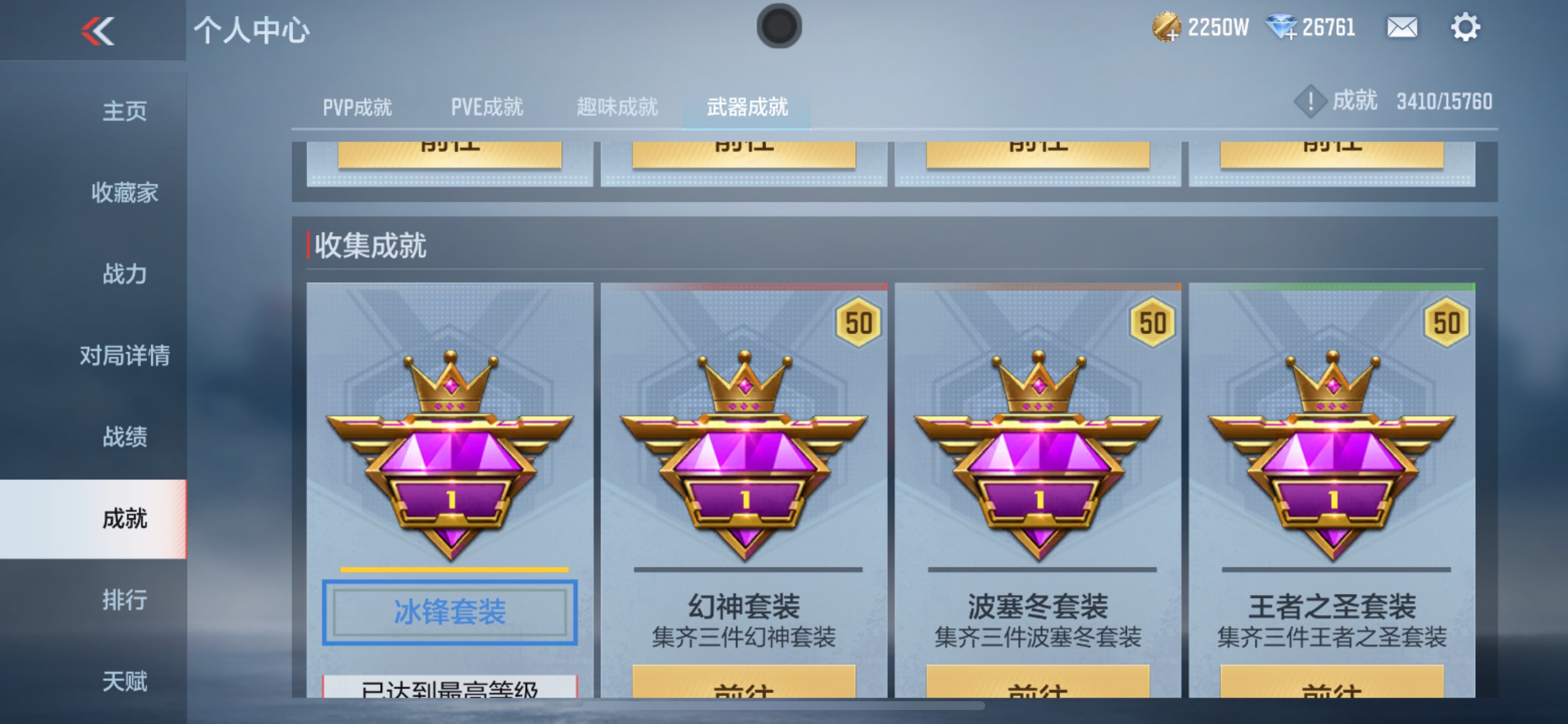
Task: Open the mail inbox icon
Action: click(x=1402, y=27)
